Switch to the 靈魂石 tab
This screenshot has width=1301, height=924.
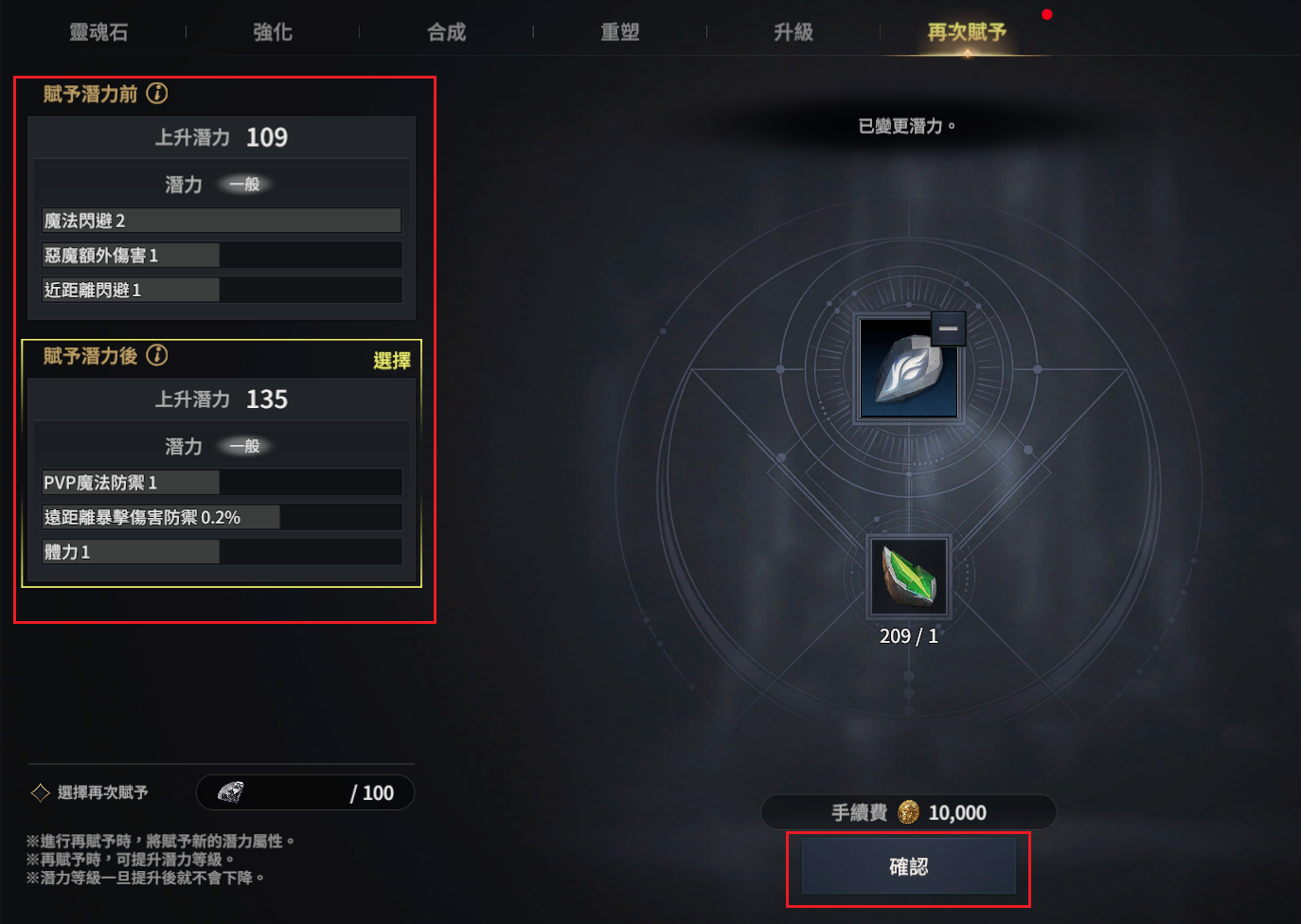[98, 32]
